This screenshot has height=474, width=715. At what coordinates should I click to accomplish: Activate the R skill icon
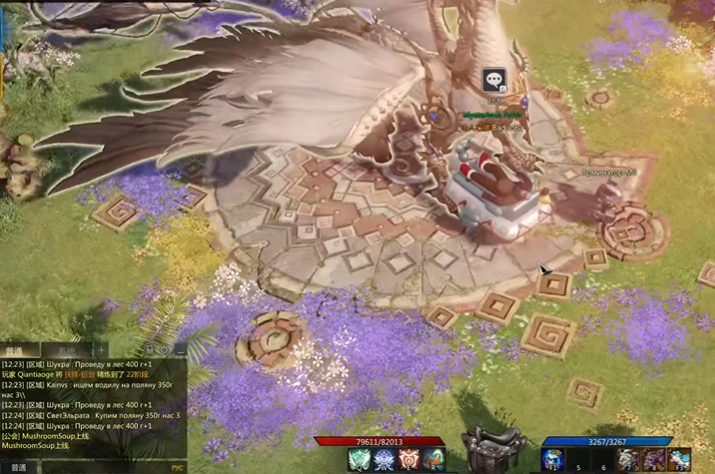pyautogui.click(x=433, y=459)
